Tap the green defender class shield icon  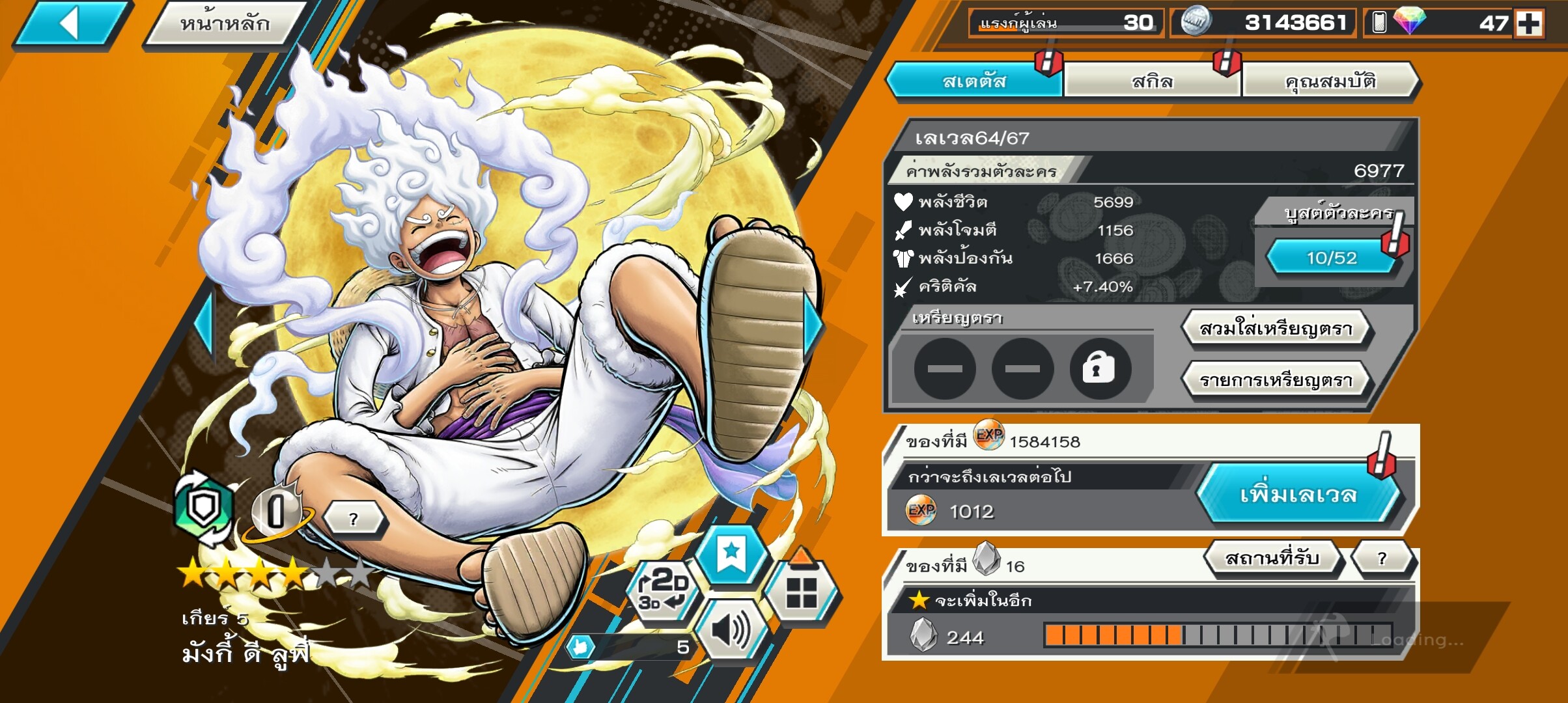coord(204,508)
